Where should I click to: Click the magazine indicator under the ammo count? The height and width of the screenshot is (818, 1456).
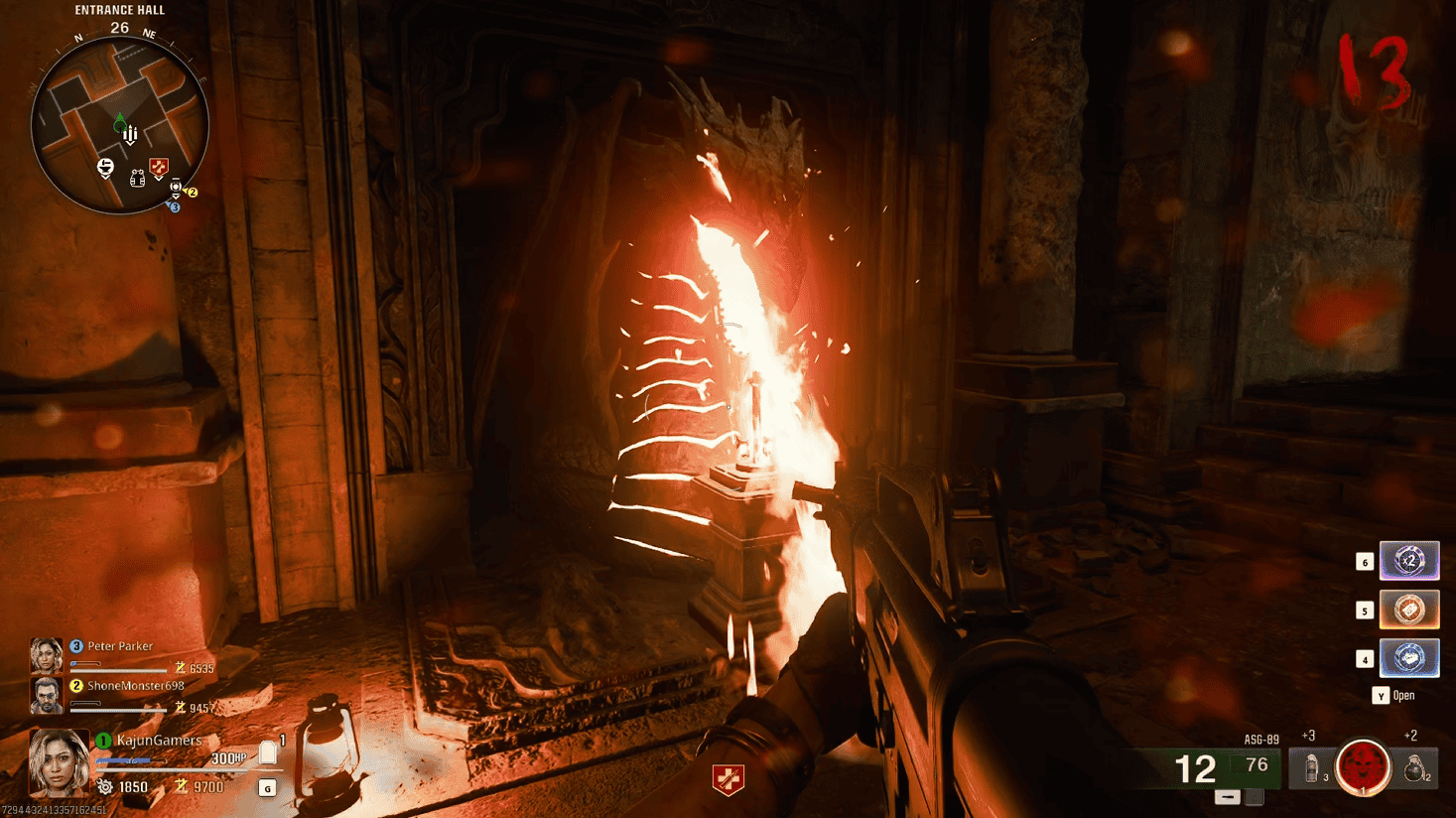[1228, 797]
